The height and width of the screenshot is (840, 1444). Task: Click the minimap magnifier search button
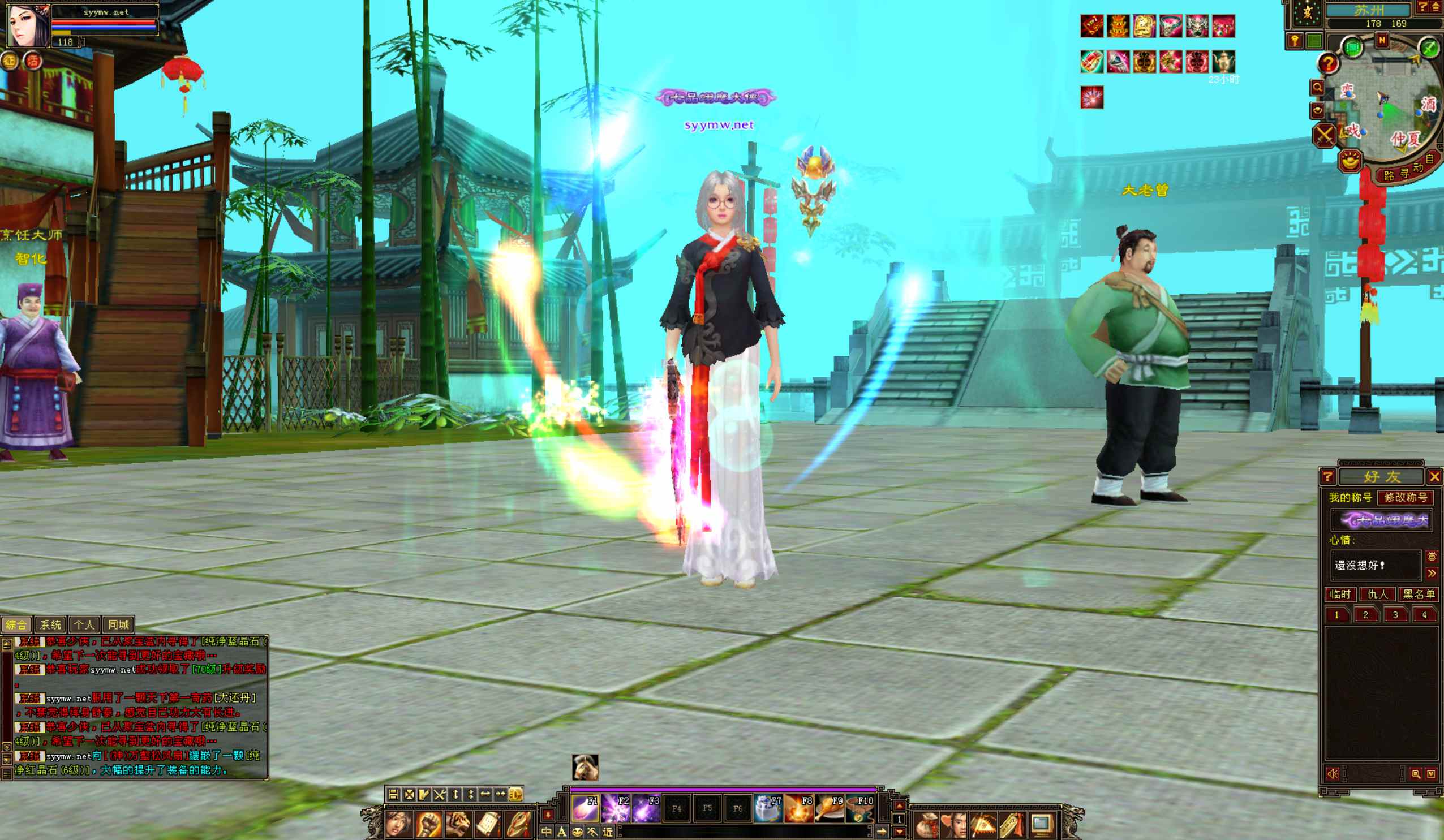pyautogui.click(x=1317, y=88)
